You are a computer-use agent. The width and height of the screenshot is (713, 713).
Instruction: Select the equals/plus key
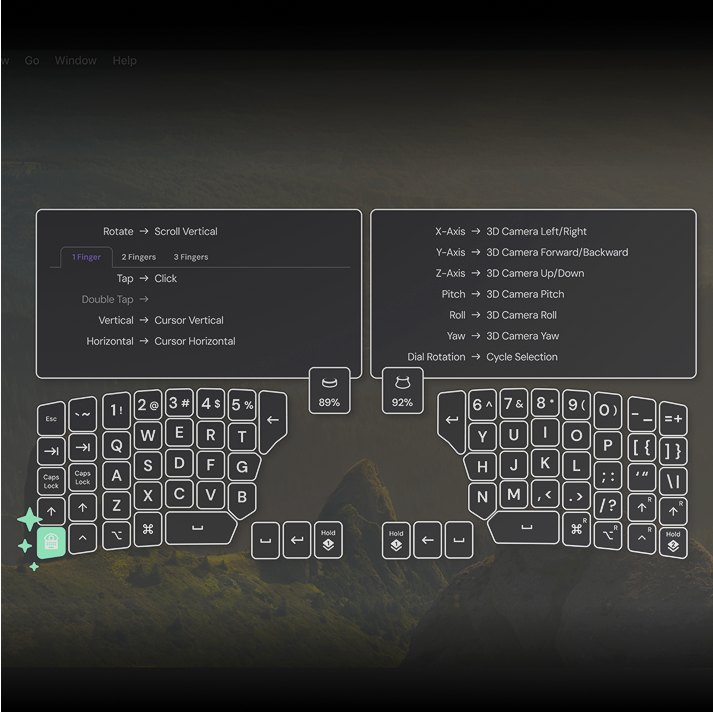click(x=673, y=419)
